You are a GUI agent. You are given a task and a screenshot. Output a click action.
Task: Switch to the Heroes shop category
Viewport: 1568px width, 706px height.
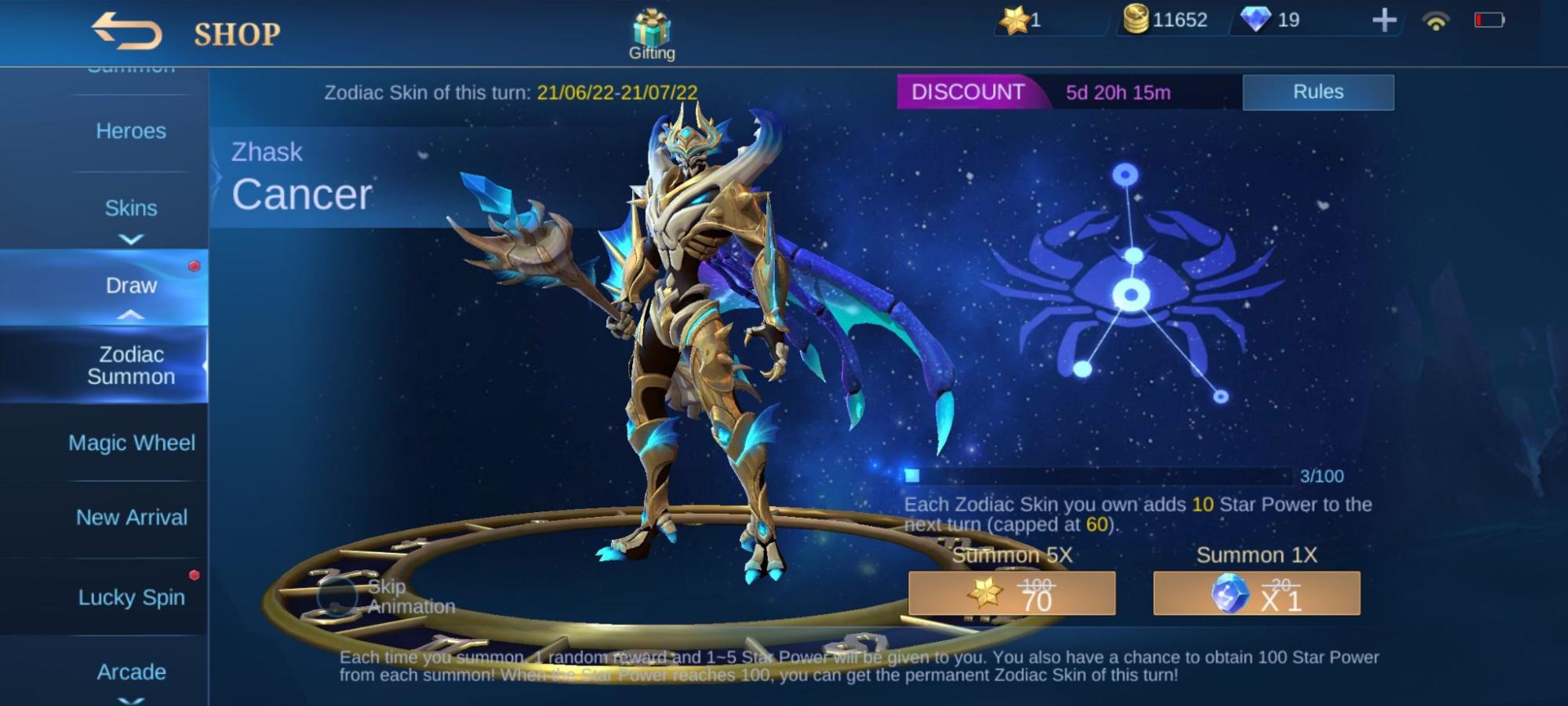131,131
